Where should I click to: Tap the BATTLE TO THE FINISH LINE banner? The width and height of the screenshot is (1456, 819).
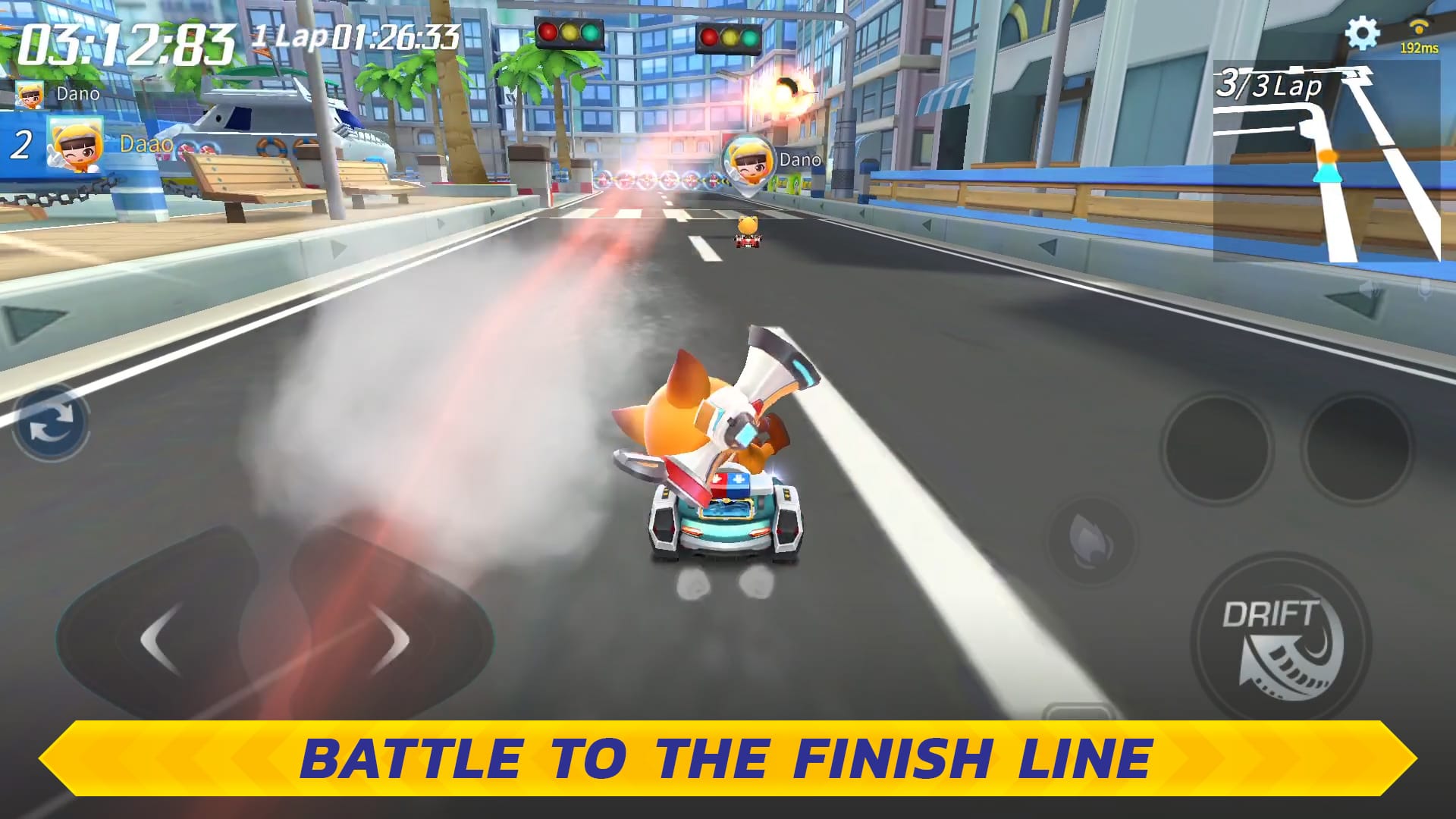click(x=728, y=758)
